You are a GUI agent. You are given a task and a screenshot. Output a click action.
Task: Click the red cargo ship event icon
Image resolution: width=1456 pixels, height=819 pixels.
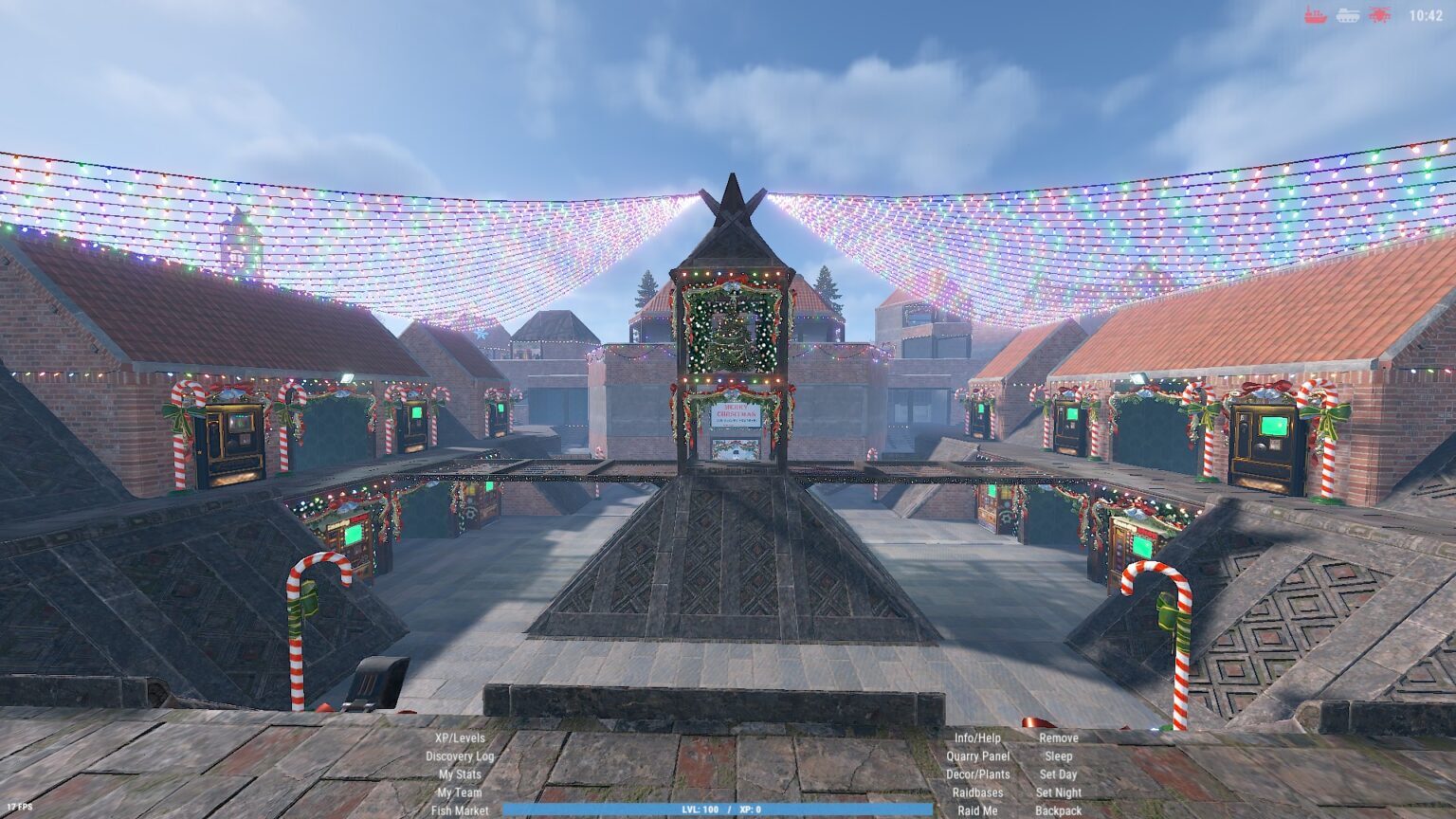click(1316, 15)
